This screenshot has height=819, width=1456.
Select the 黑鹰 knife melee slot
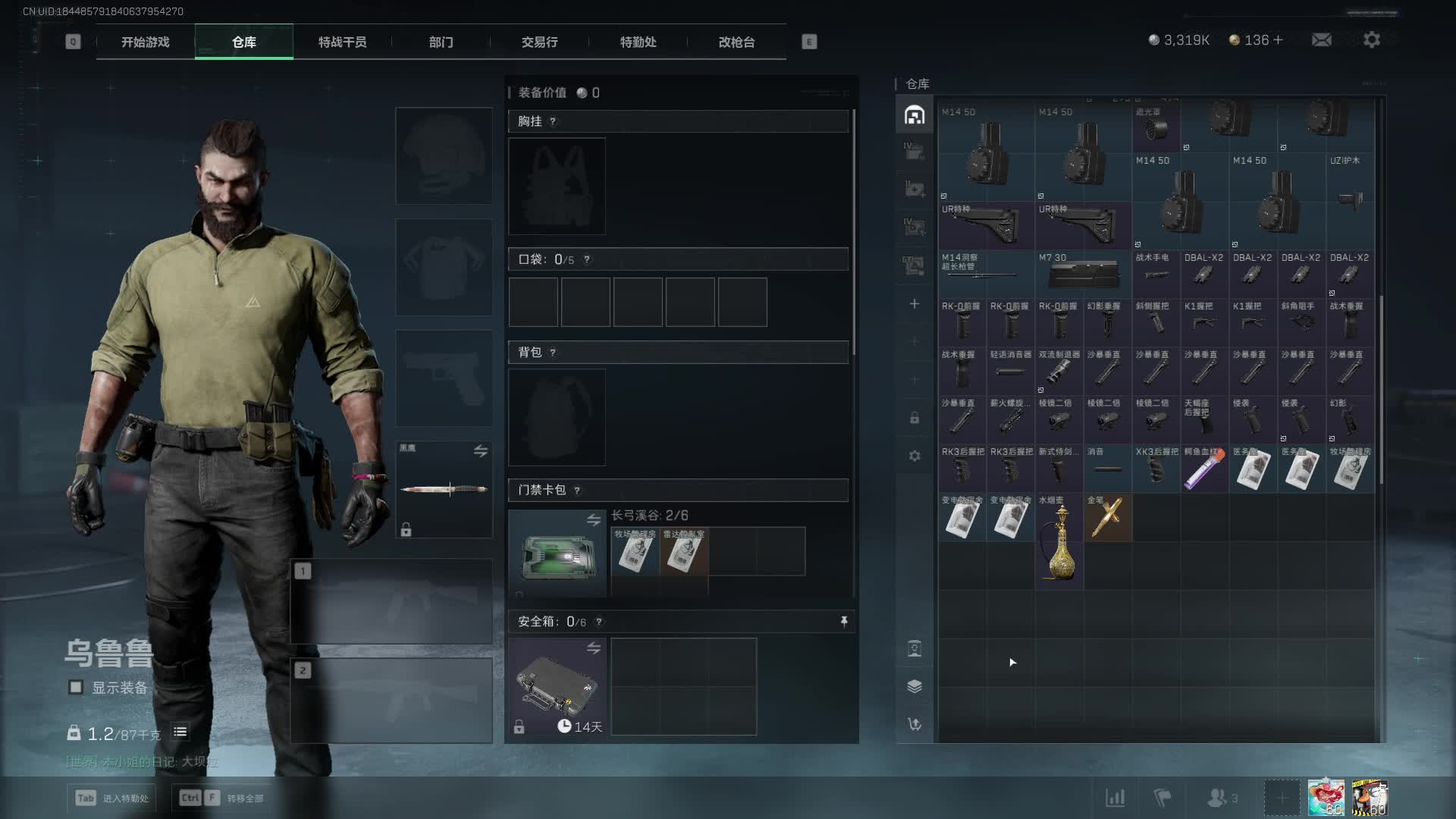[x=444, y=489]
